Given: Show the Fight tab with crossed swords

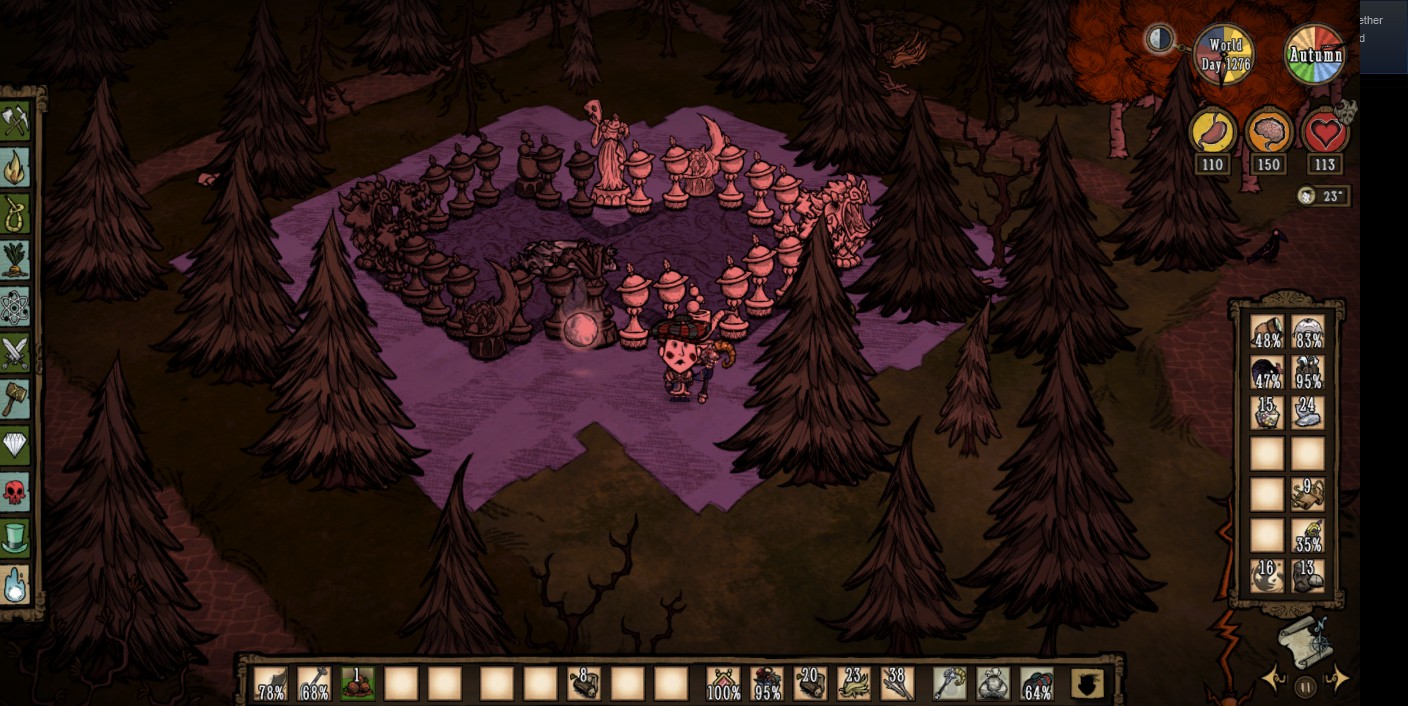Looking at the screenshot, I should (15, 353).
